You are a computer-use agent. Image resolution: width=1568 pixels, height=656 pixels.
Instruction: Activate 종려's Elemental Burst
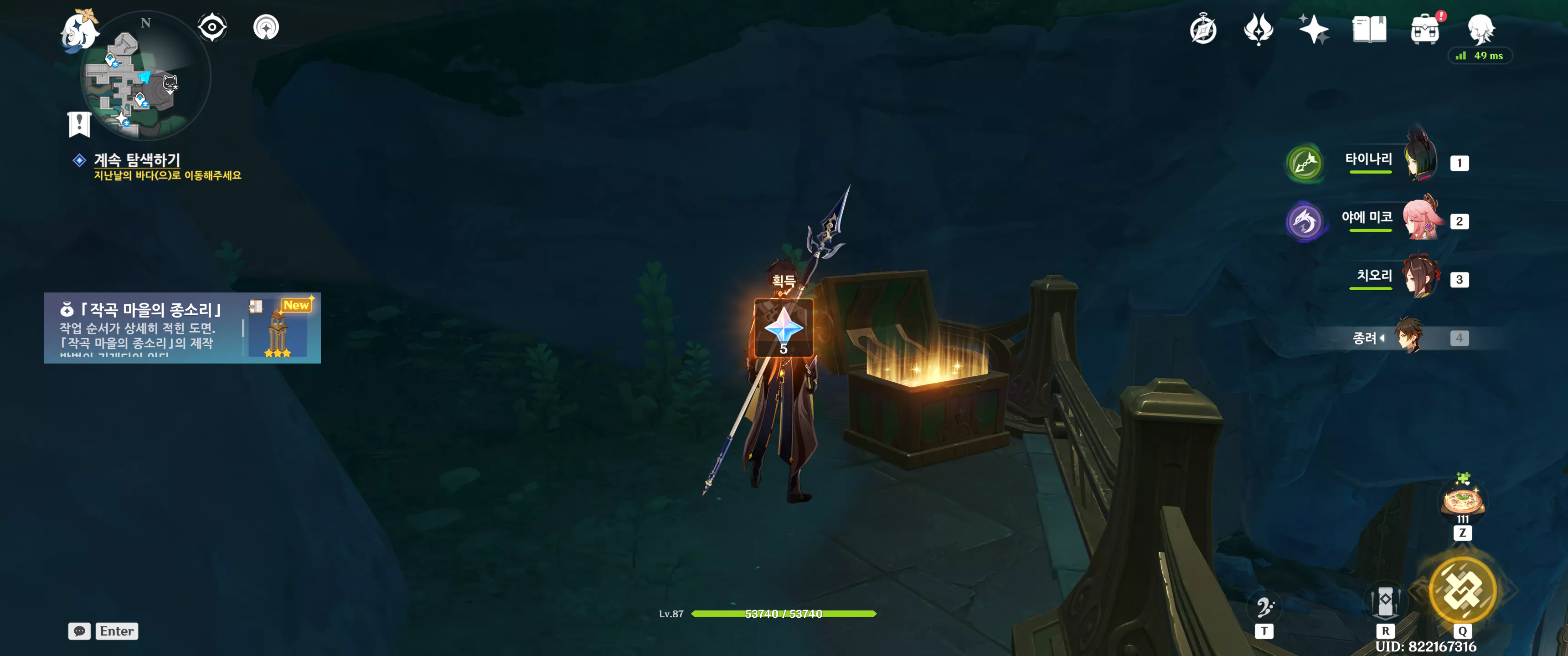coord(1462,589)
